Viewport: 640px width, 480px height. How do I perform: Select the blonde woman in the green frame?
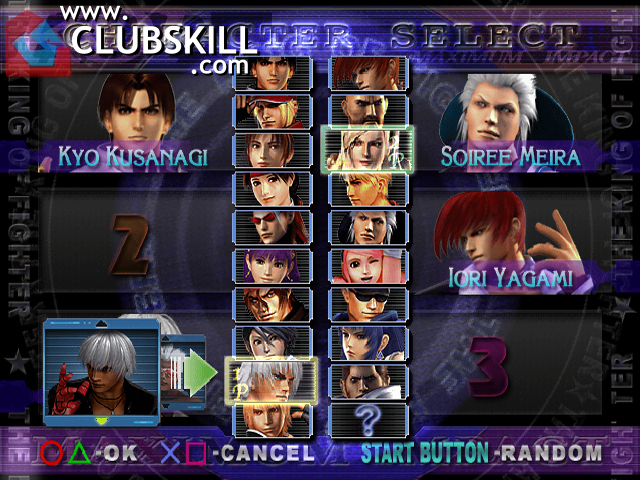tap(368, 149)
